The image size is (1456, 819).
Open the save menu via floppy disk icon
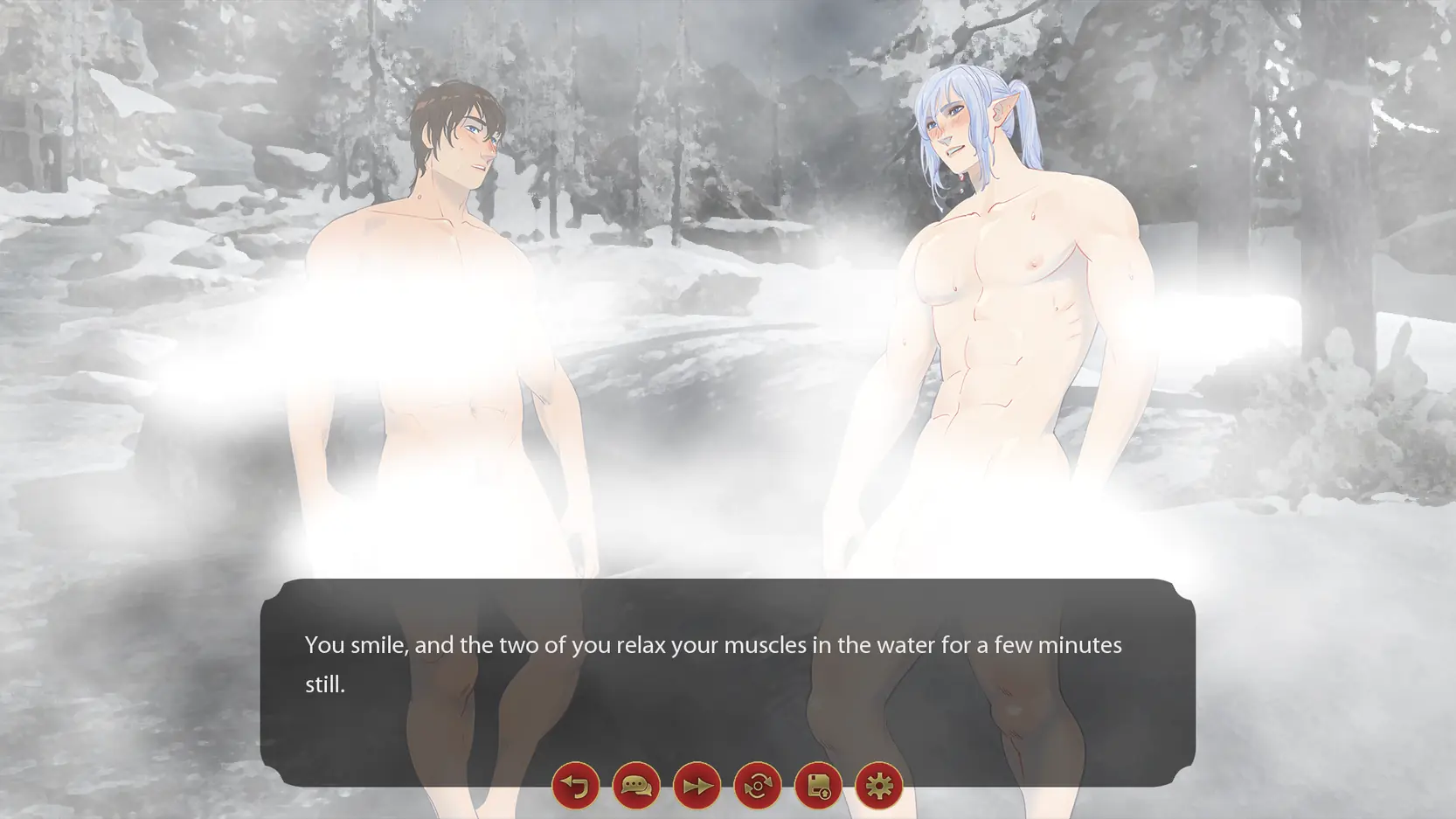(818, 786)
